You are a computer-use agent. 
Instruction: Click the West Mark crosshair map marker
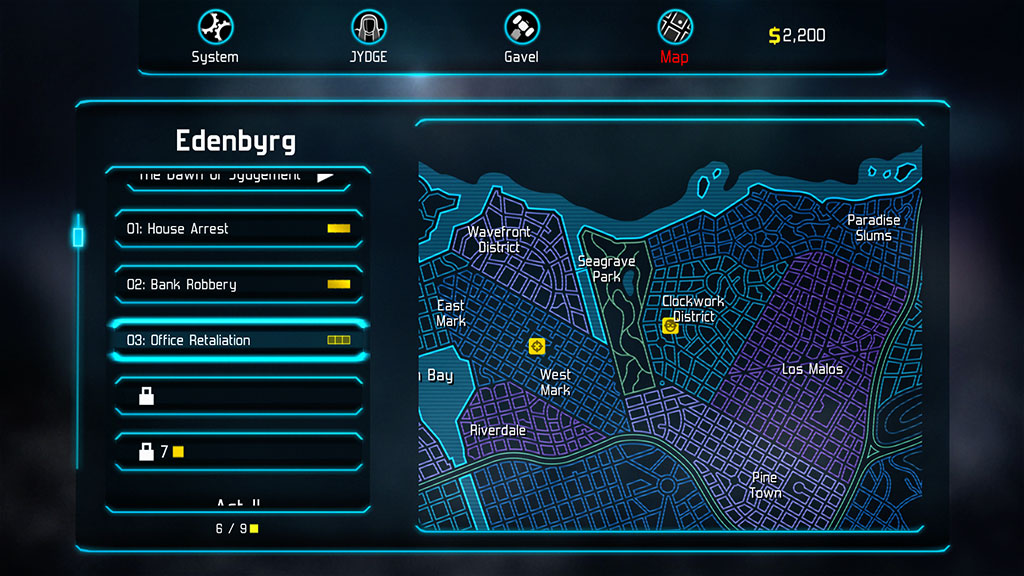pyautogui.click(x=537, y=346)
